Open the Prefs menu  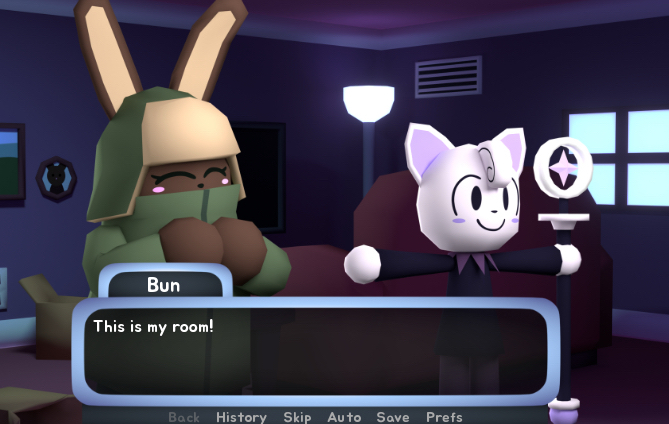(444, 417)
